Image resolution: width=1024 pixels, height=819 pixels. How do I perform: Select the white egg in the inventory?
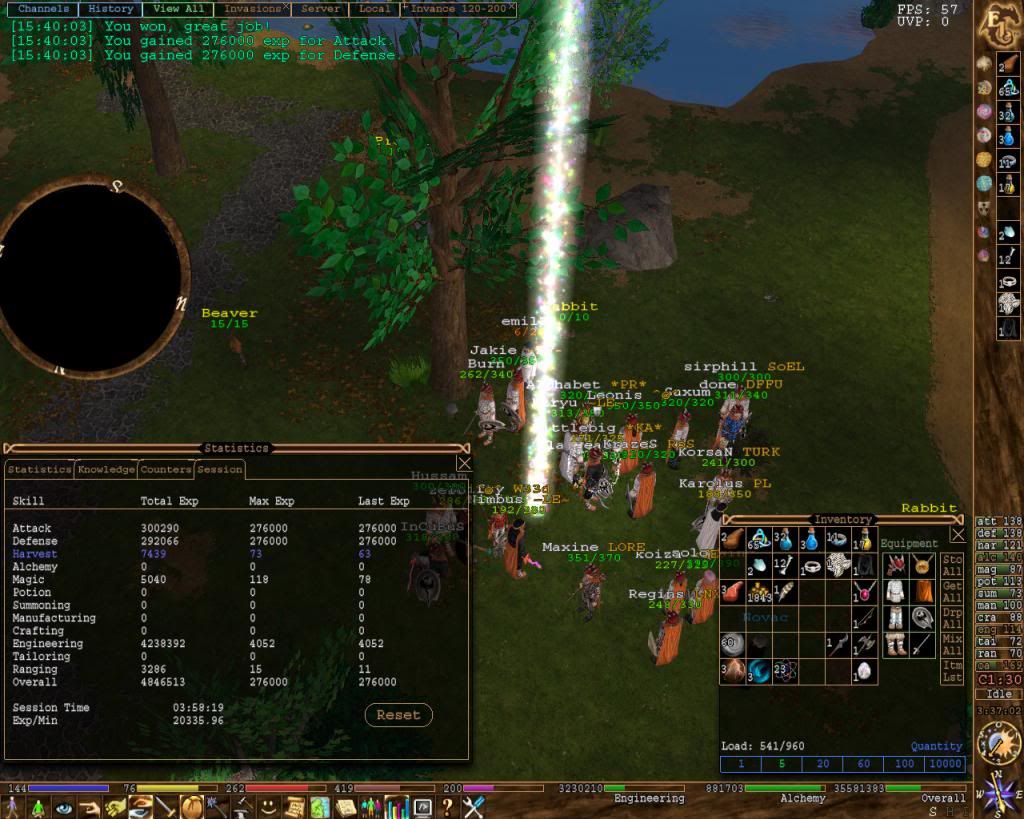(x=862, y=671)
